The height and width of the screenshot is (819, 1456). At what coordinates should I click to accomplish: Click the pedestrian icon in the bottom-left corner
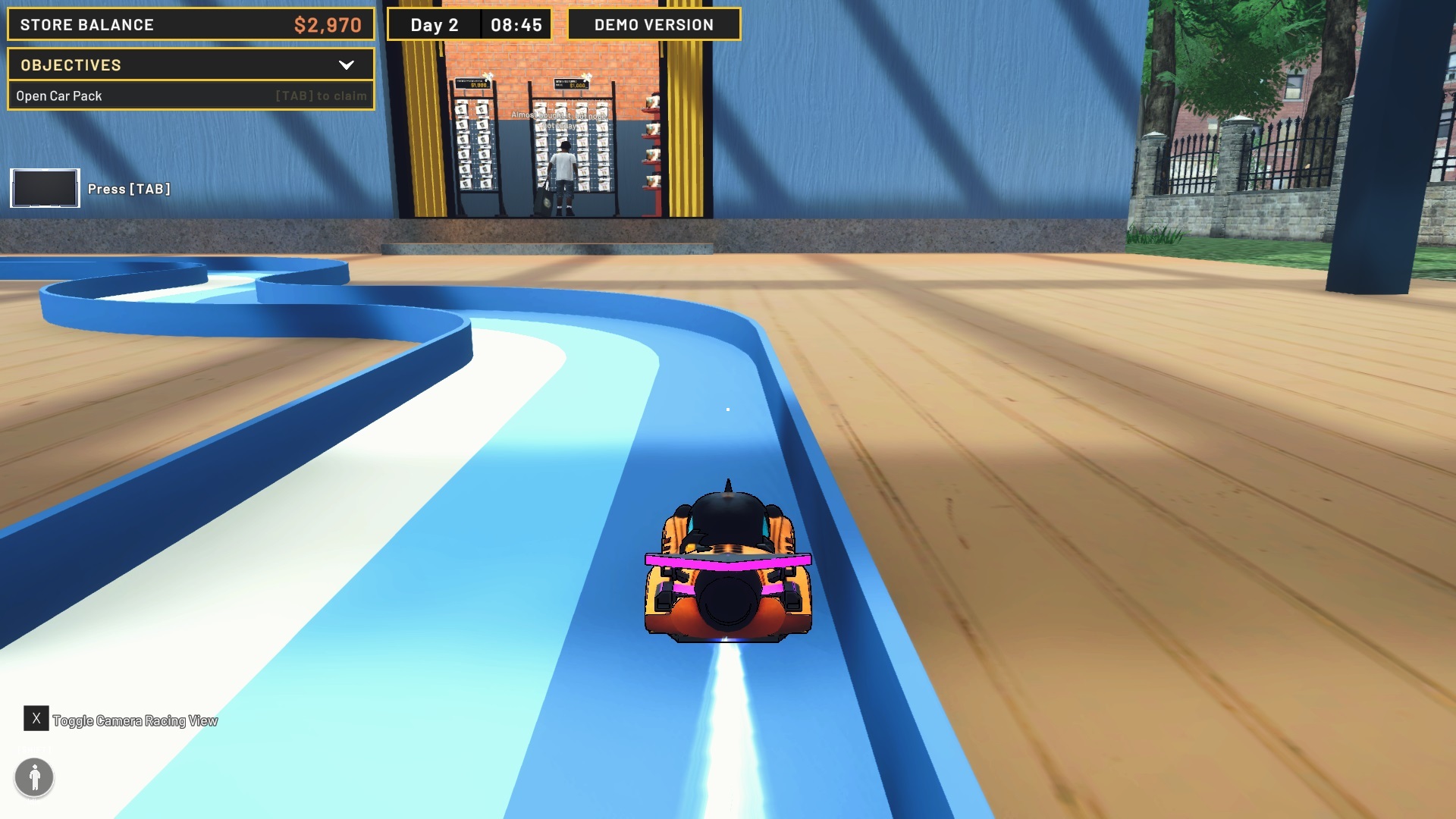pyautogui.click(x=34, y=777)
